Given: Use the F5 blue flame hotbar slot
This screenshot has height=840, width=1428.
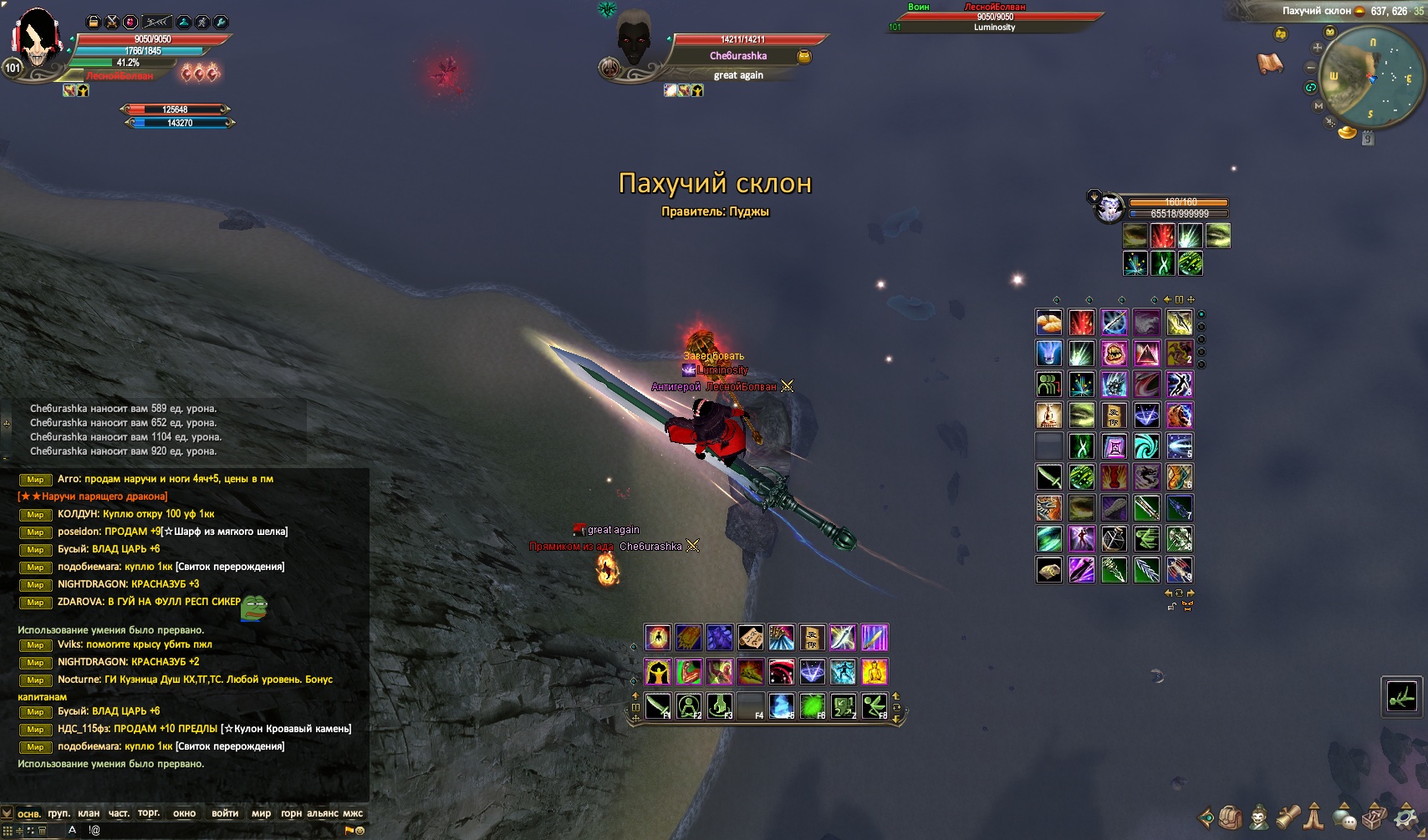Looking at the screenshot, I should click(782, 706).
